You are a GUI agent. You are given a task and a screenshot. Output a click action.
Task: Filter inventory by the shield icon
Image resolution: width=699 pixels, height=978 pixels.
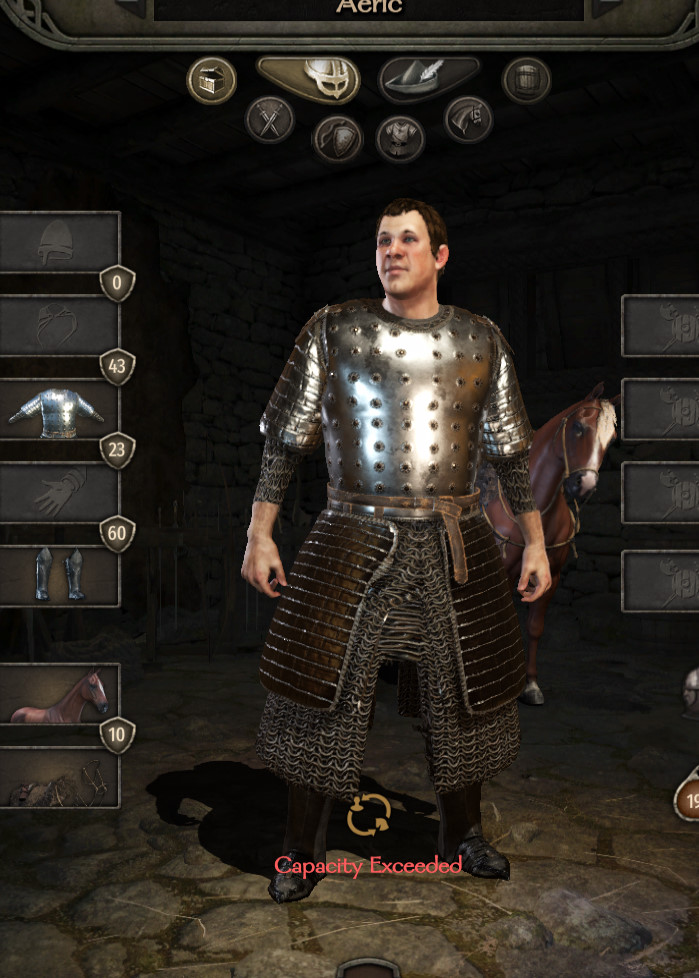click(x=337, y=138)
